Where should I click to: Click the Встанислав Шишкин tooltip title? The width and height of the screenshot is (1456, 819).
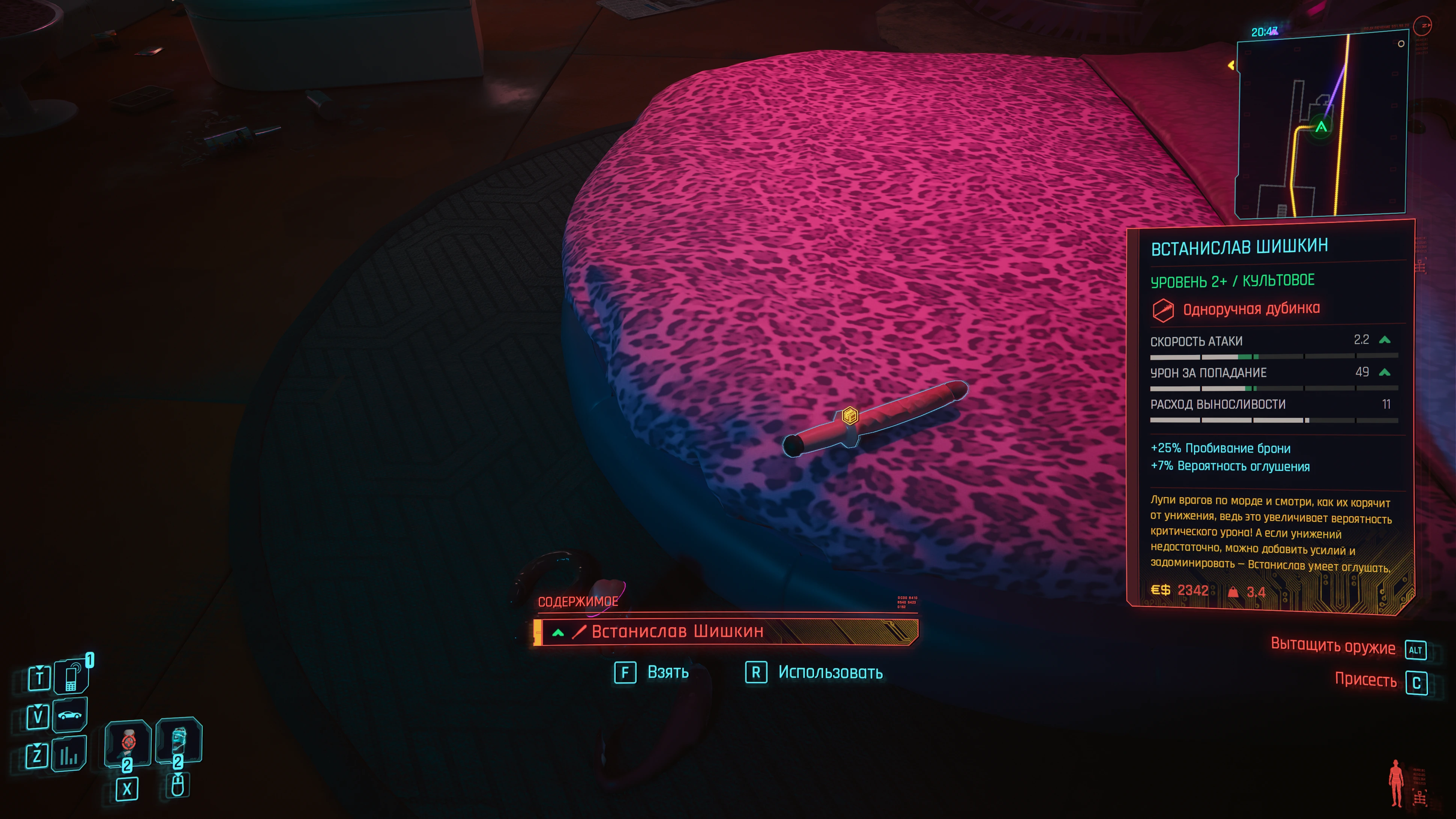pyautogui.click(x=1239, y=247)
